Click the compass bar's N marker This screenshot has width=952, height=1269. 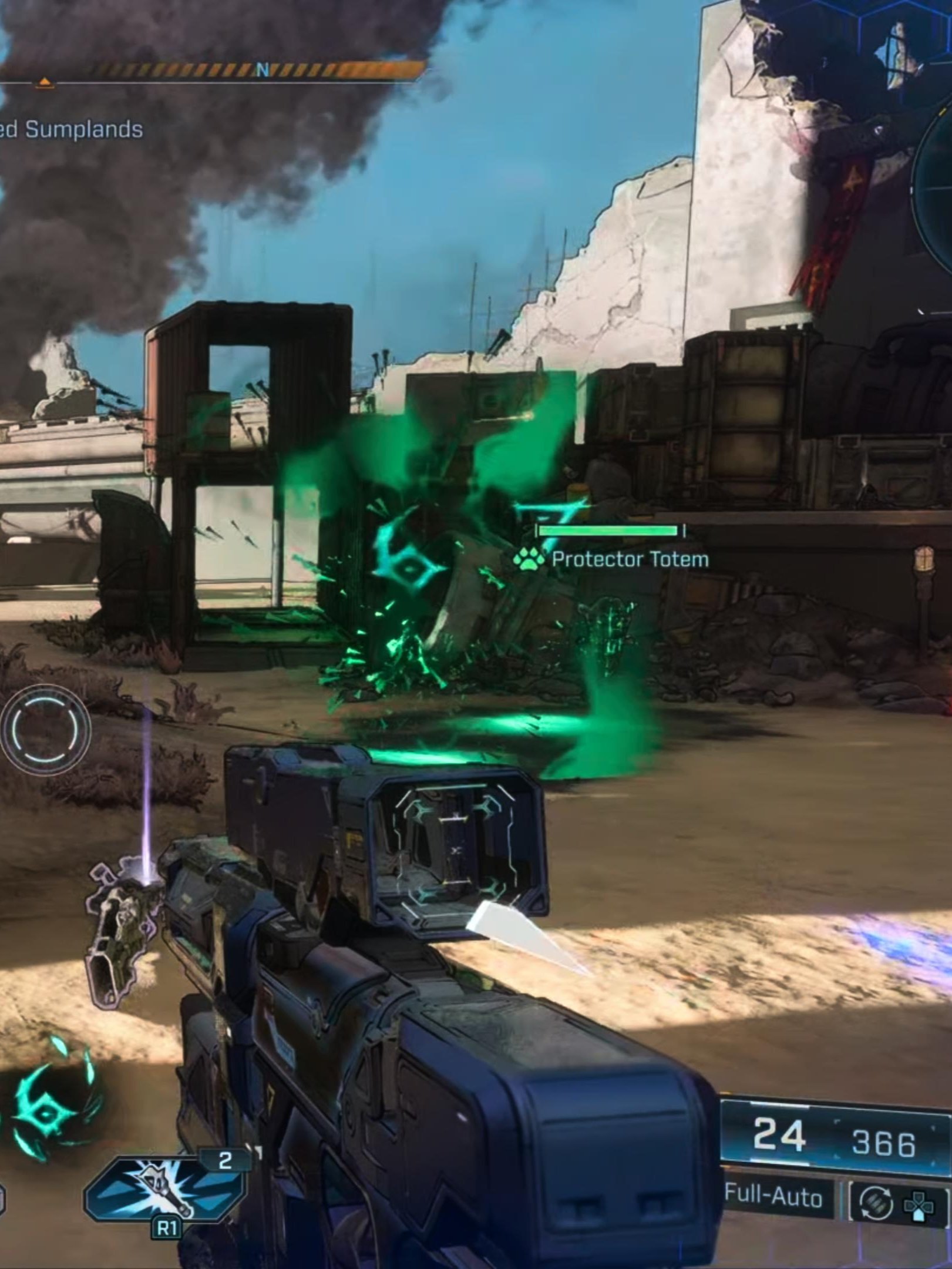coord(263,70)
